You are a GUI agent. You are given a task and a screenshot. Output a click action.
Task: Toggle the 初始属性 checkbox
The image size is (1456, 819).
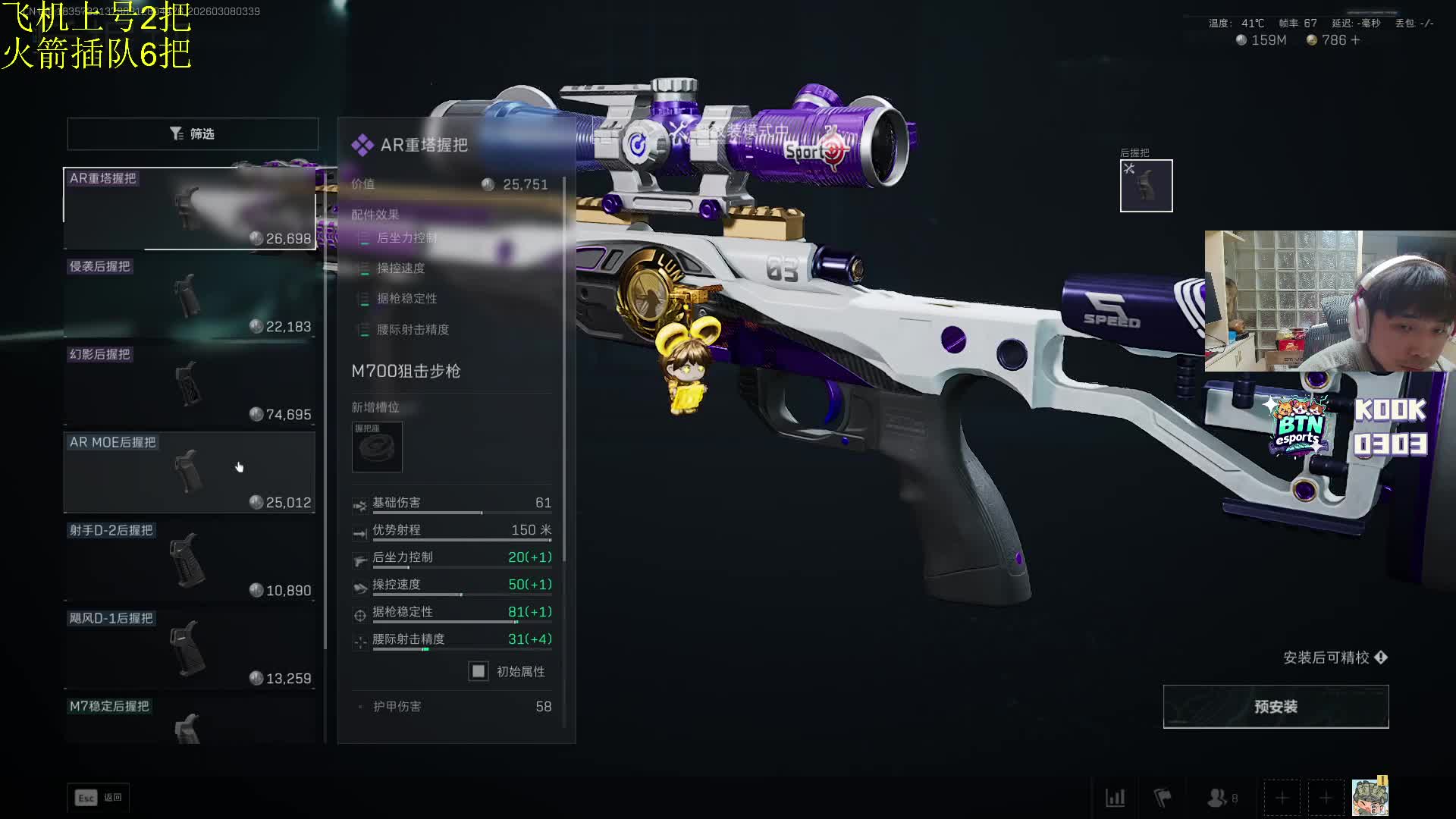[479, 671]
